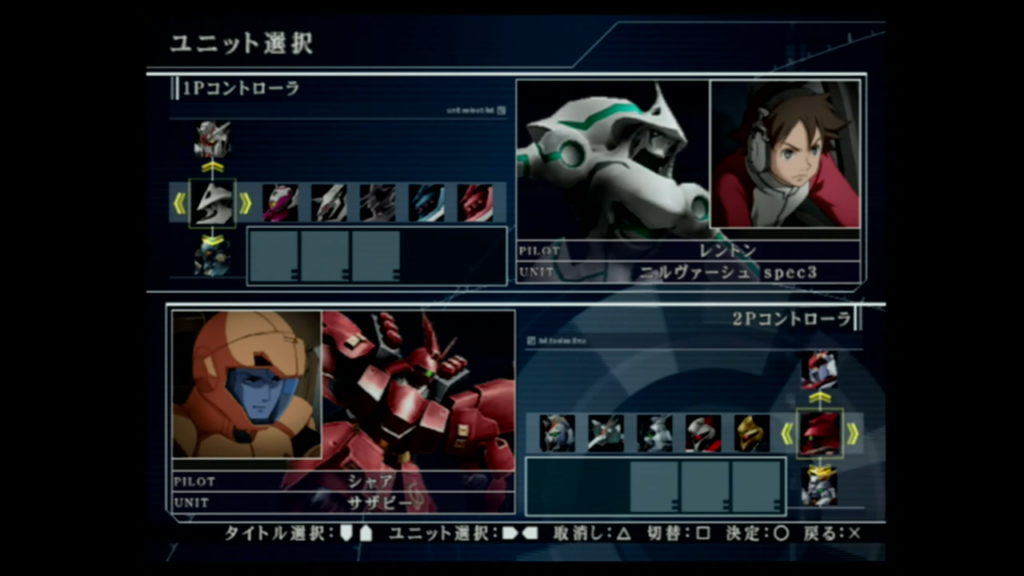Screen dimensions: 1024x576
Task: Choose the gold mech icon in 2P row
Action: point(752,433)
